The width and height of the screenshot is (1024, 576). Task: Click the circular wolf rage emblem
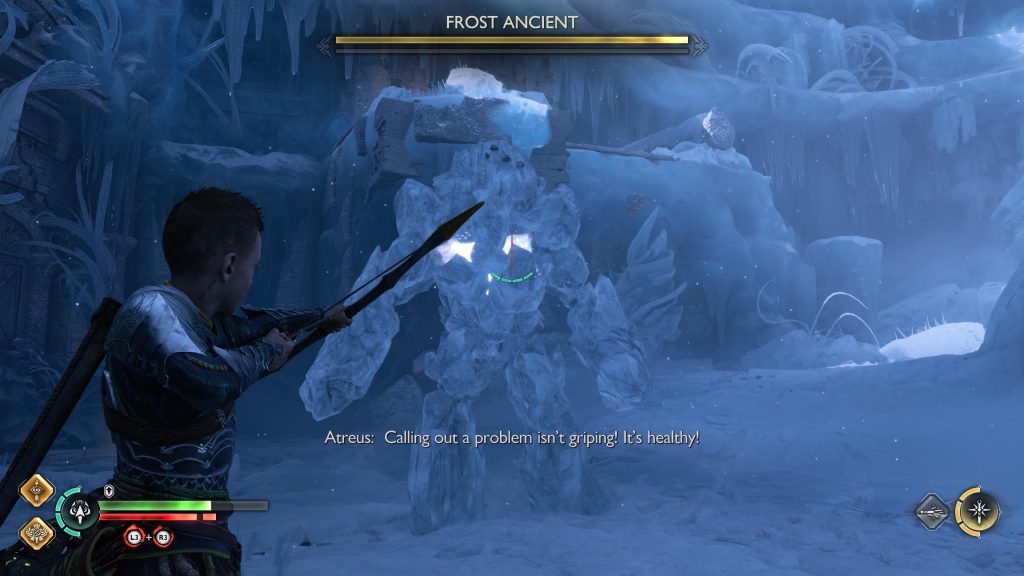point(78,511)
